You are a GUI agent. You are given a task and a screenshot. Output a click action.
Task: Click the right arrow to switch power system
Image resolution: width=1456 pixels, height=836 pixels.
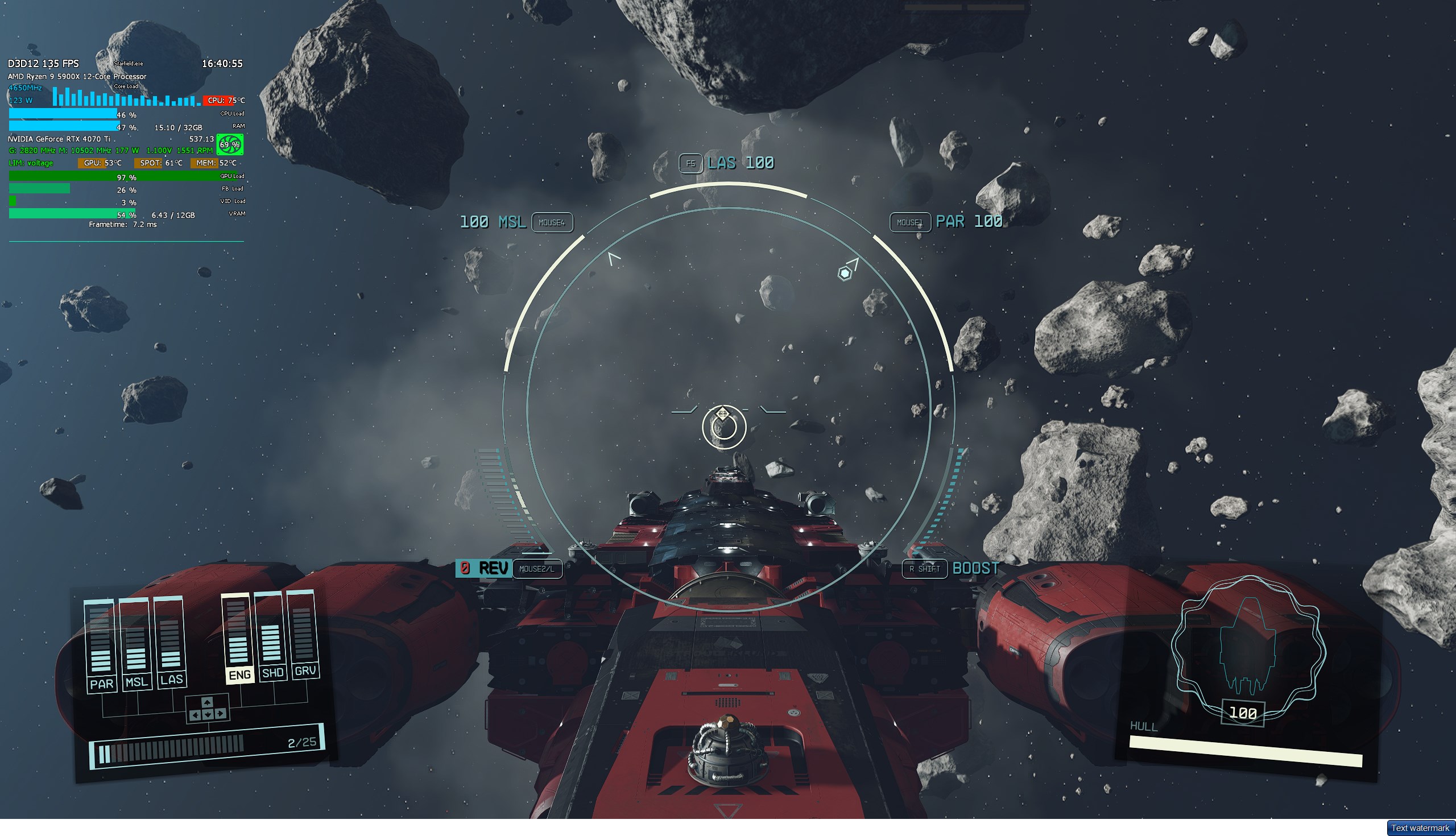pyautogui.click(x=221, y=715)
